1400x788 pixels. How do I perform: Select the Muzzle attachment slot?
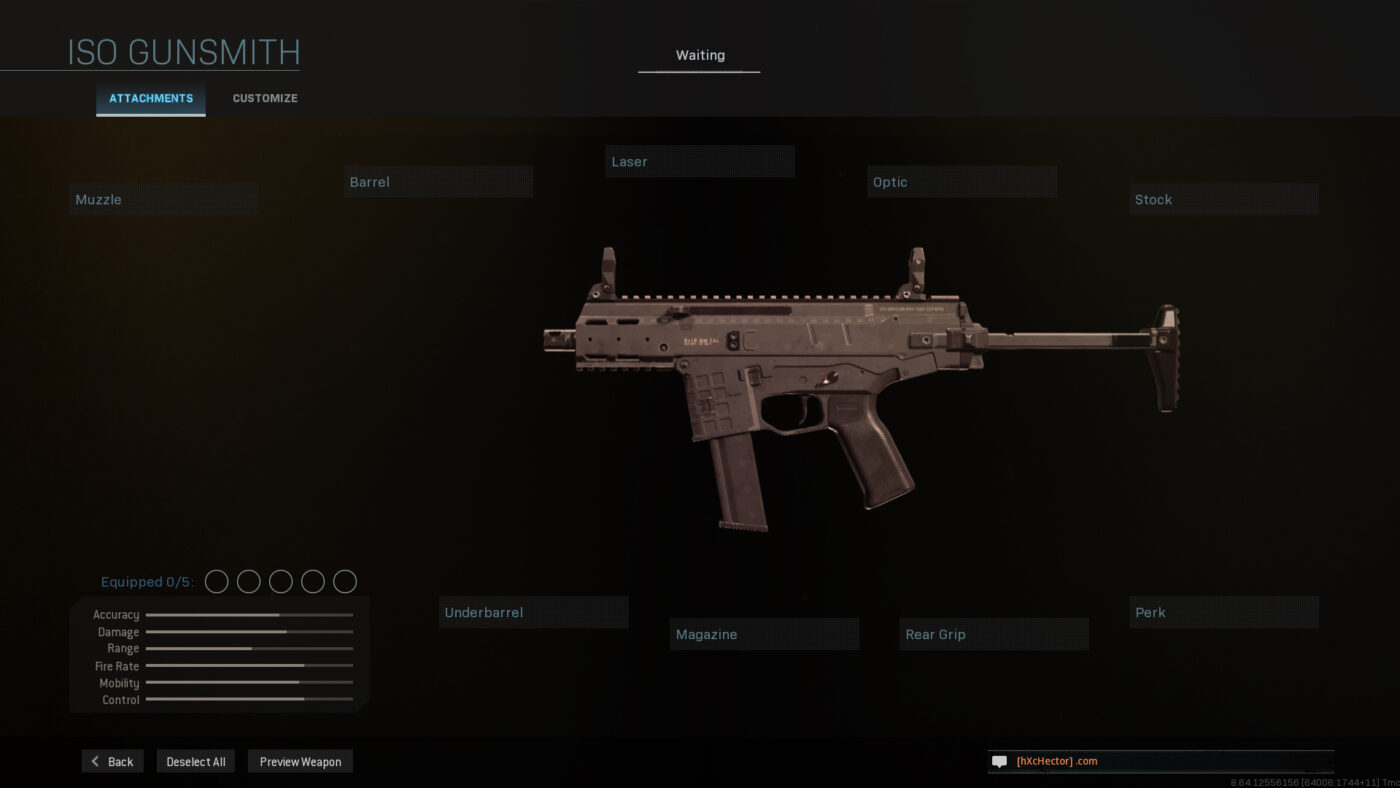pyautogui.click(x=164, y=199)
